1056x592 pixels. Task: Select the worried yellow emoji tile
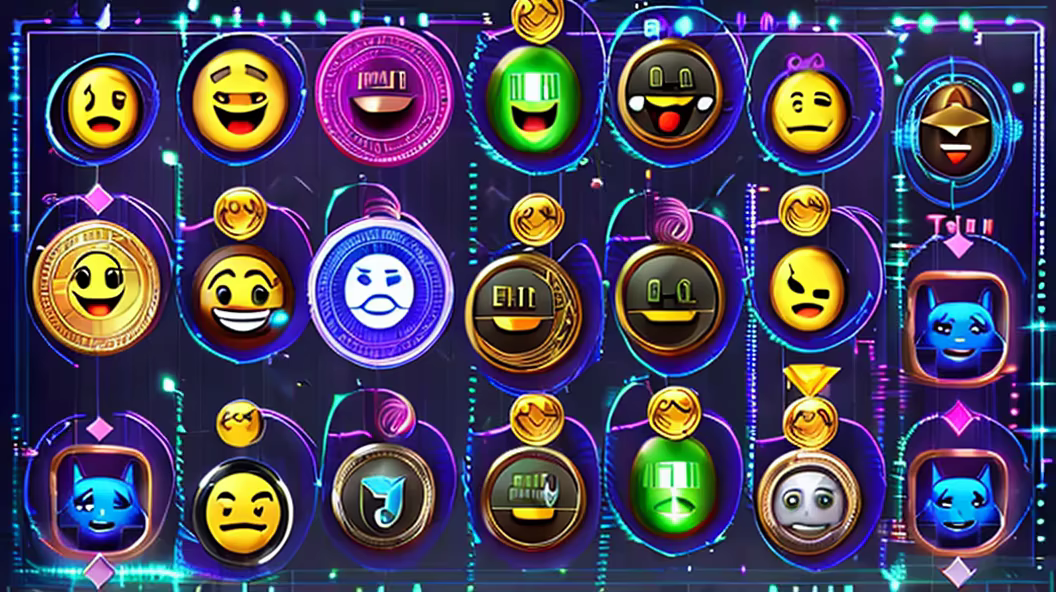coord(102,107)
